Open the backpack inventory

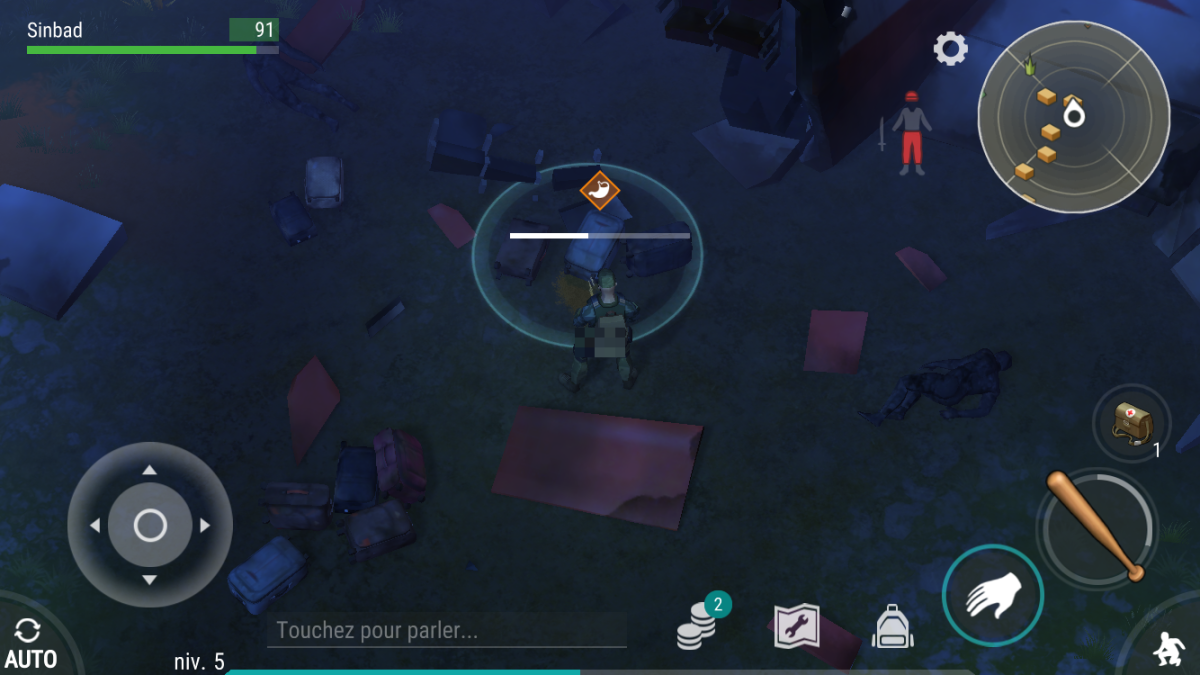pyautogui.click(x=894, y=627)
